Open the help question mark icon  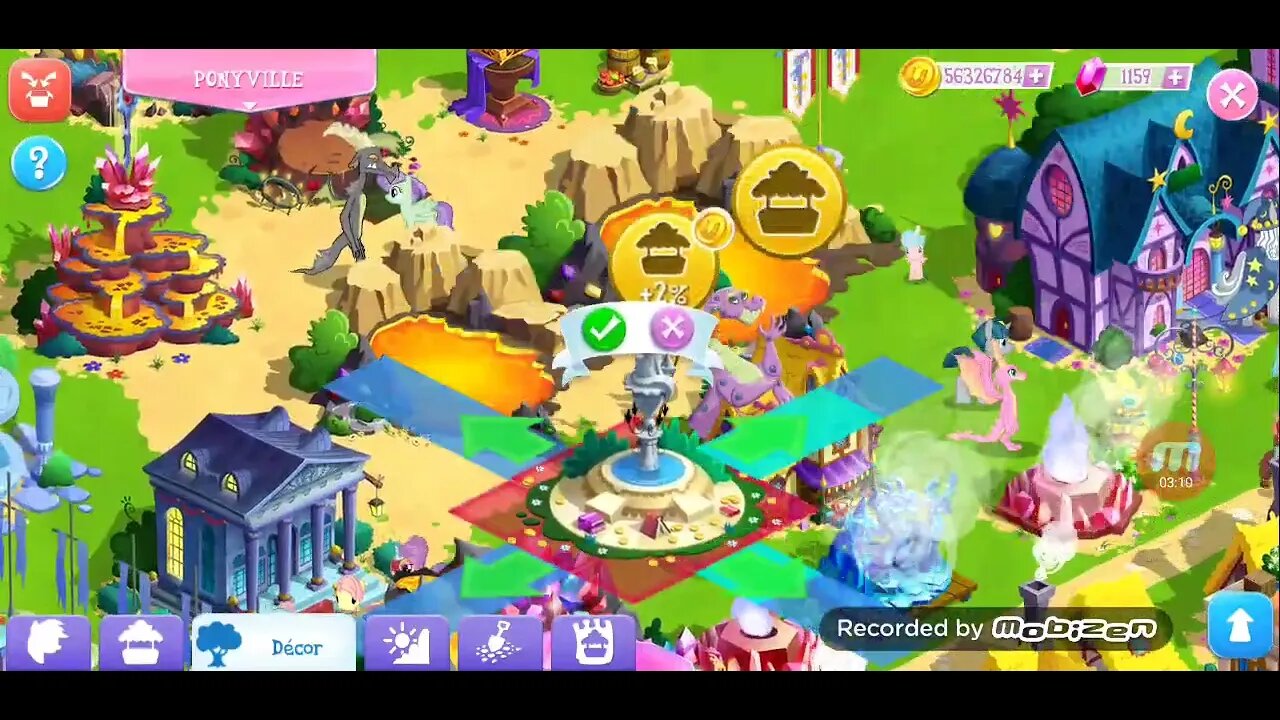pos(38,163)
